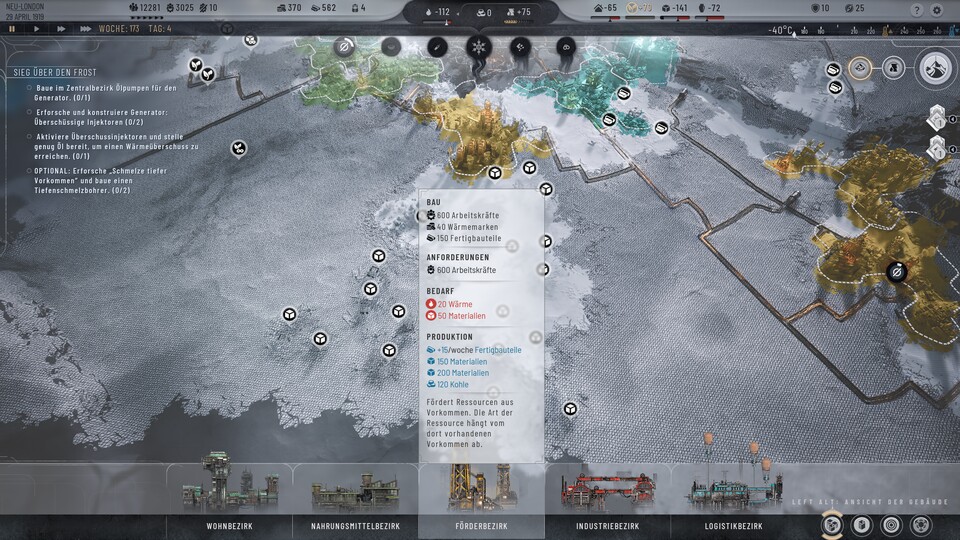Open the large mountain frostland map button
Screen dimensions: 960x540
coord(936,67)
